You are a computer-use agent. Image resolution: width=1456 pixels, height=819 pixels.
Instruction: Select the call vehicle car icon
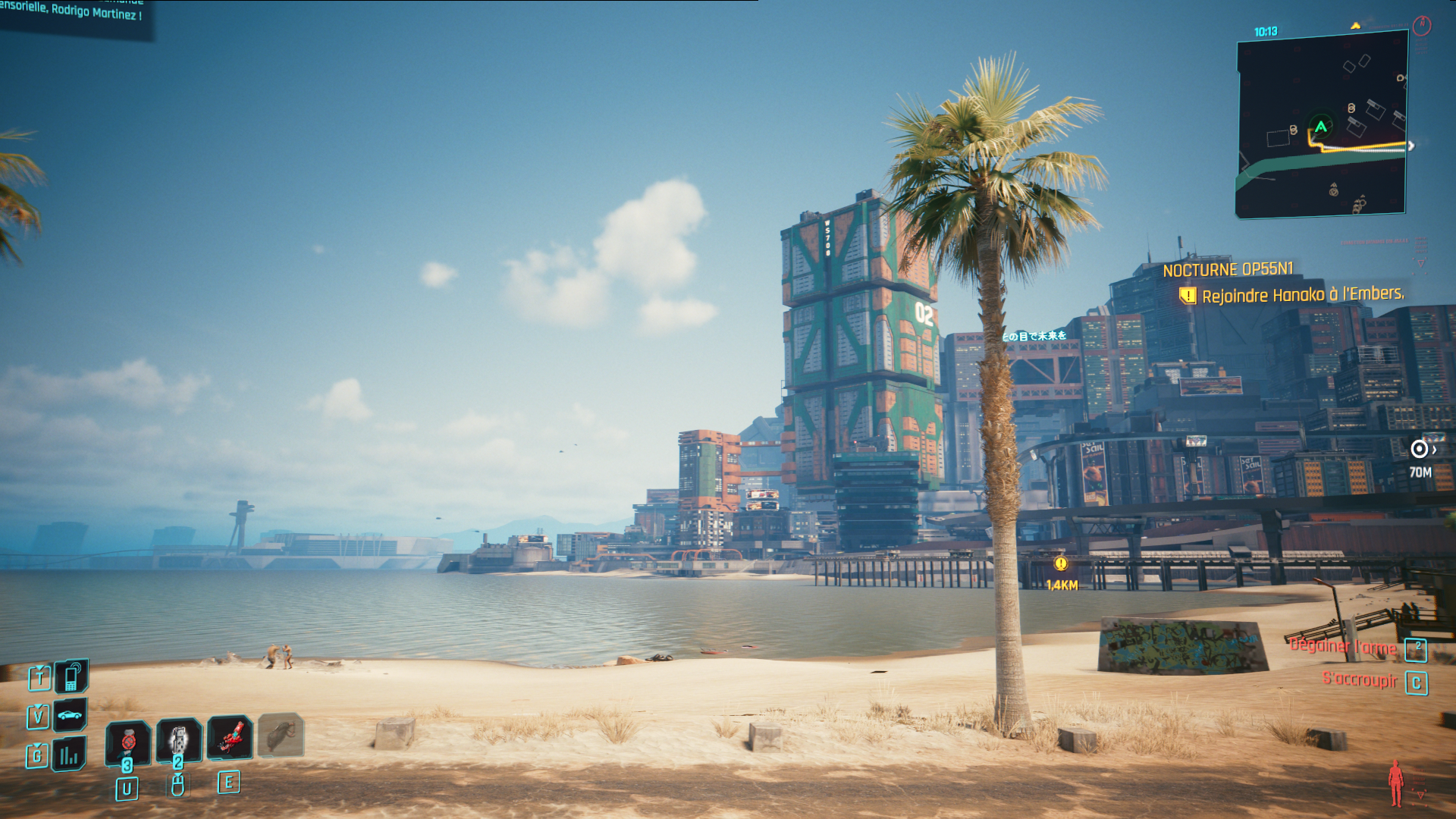[70, 714]
